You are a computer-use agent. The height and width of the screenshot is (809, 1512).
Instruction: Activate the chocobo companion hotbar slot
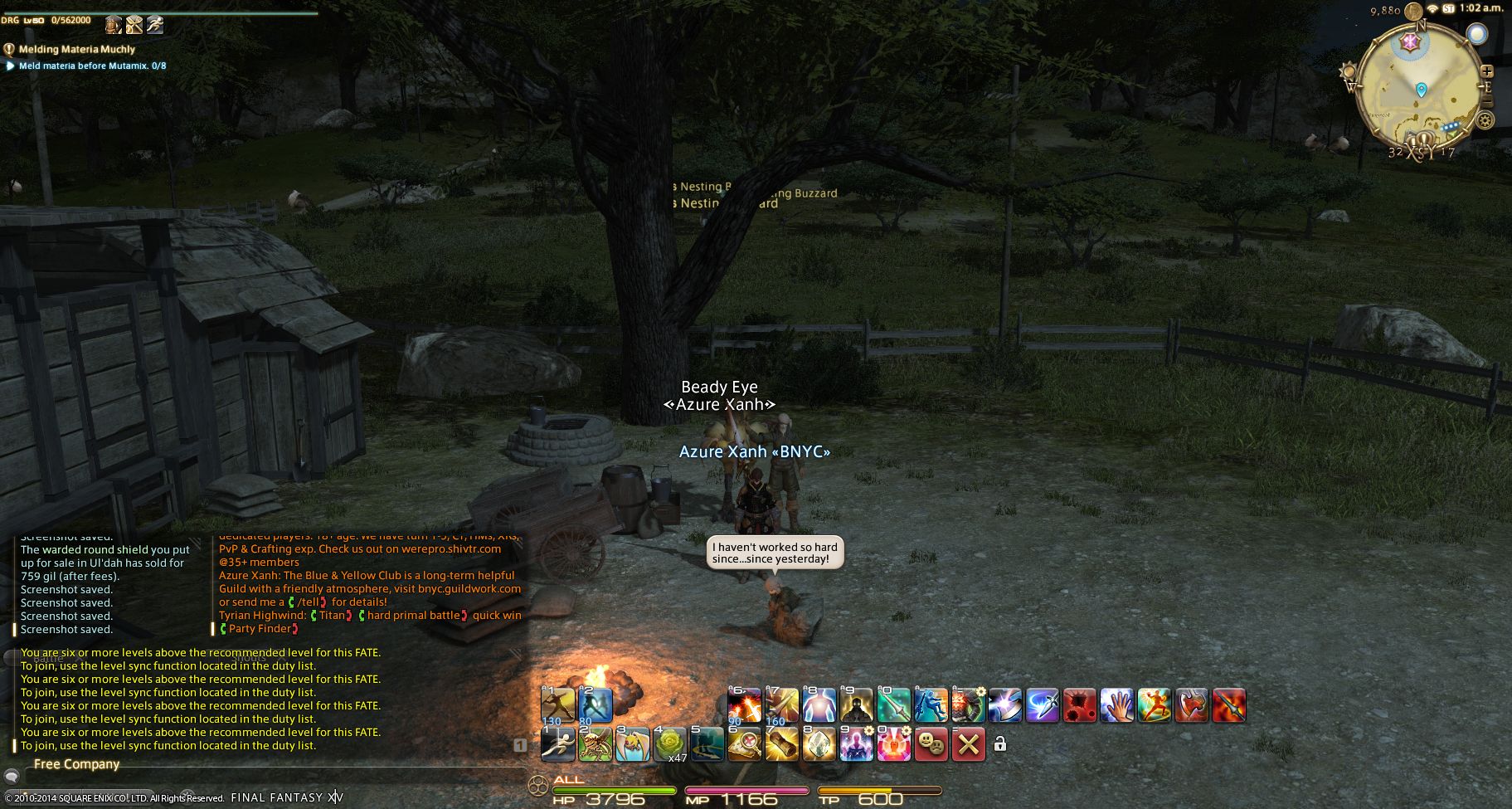[633, 745]
